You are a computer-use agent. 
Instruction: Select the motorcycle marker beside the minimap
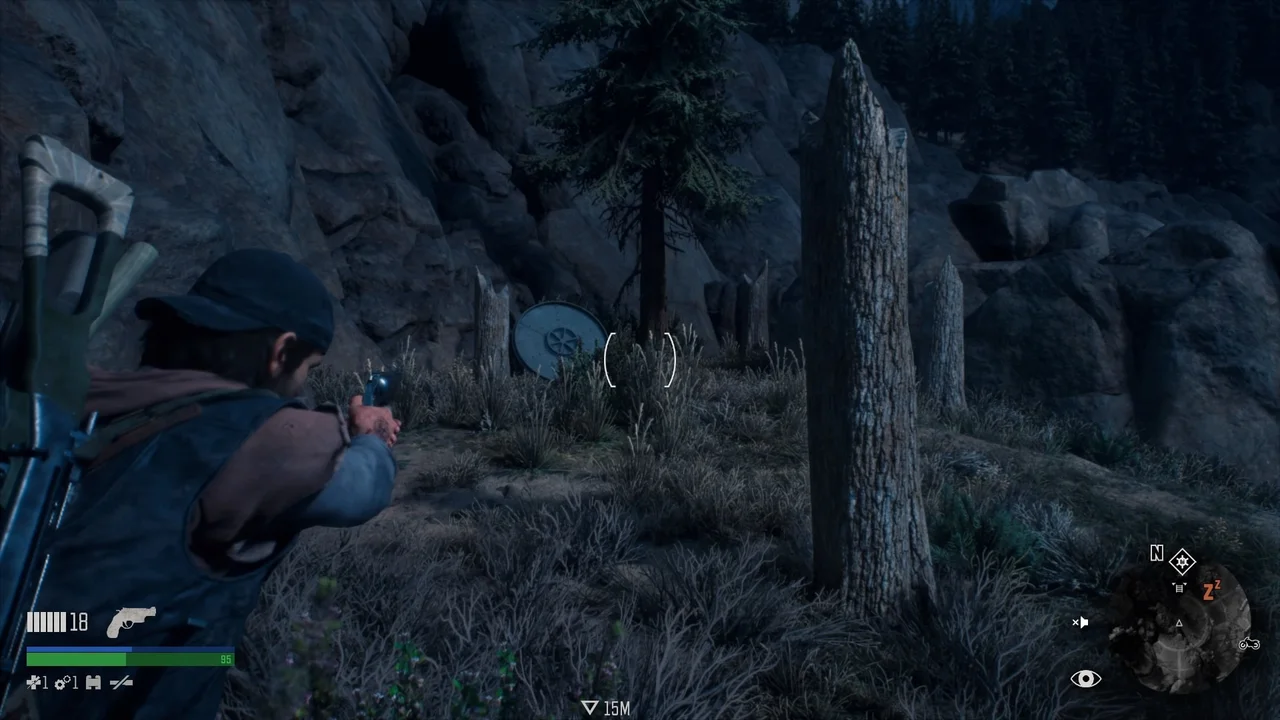1249,644
